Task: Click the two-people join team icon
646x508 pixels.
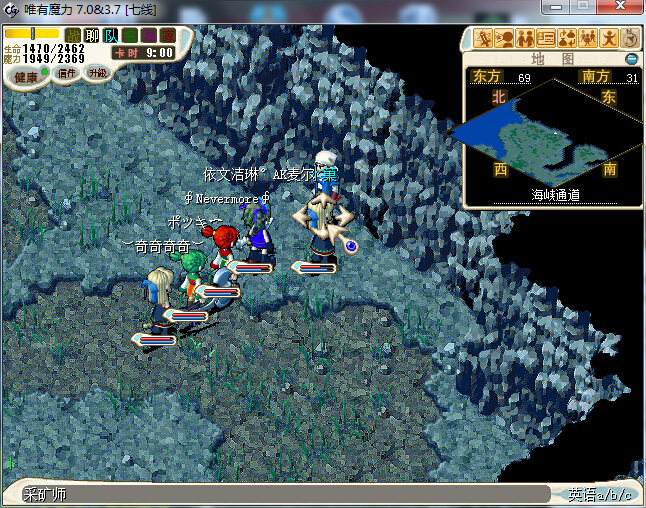Action: [x=525, y=39]
